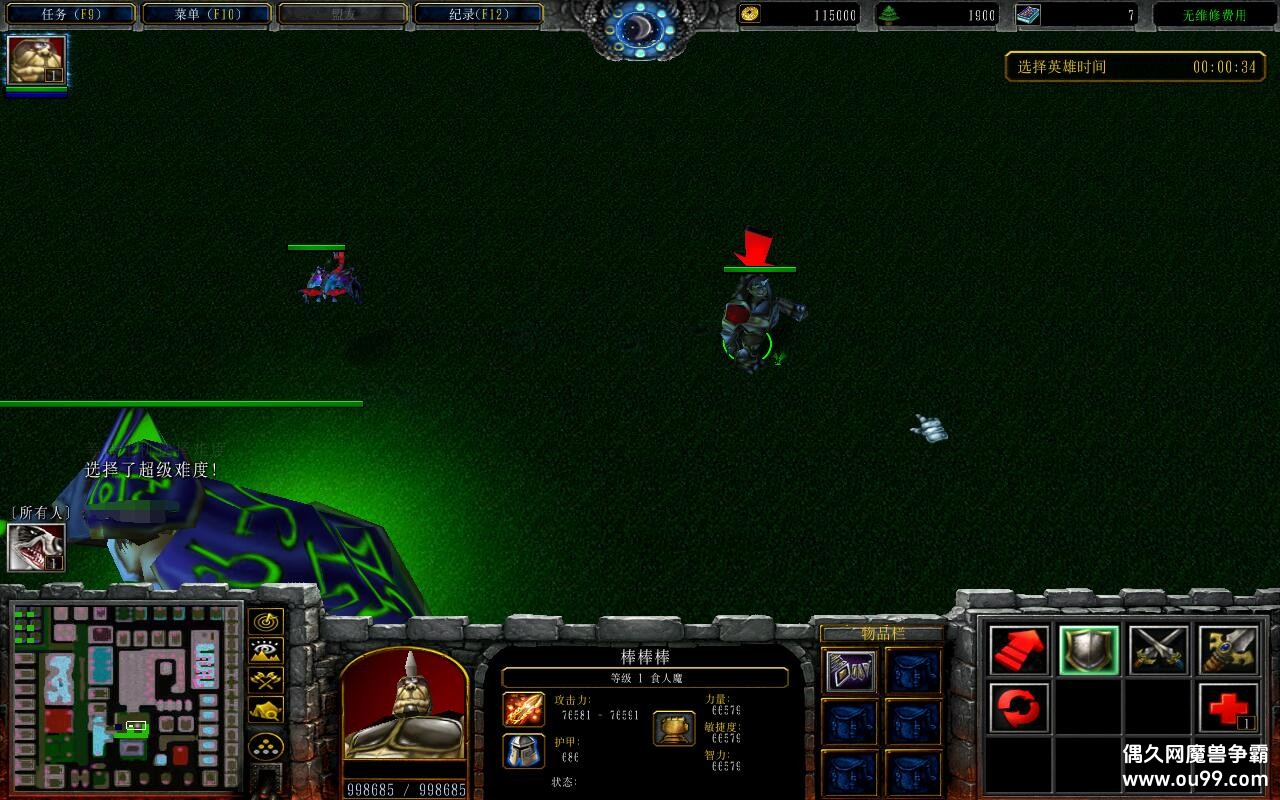
Task: Toggle ally color mode with the crossed-axes button
Action: point(265,681)
